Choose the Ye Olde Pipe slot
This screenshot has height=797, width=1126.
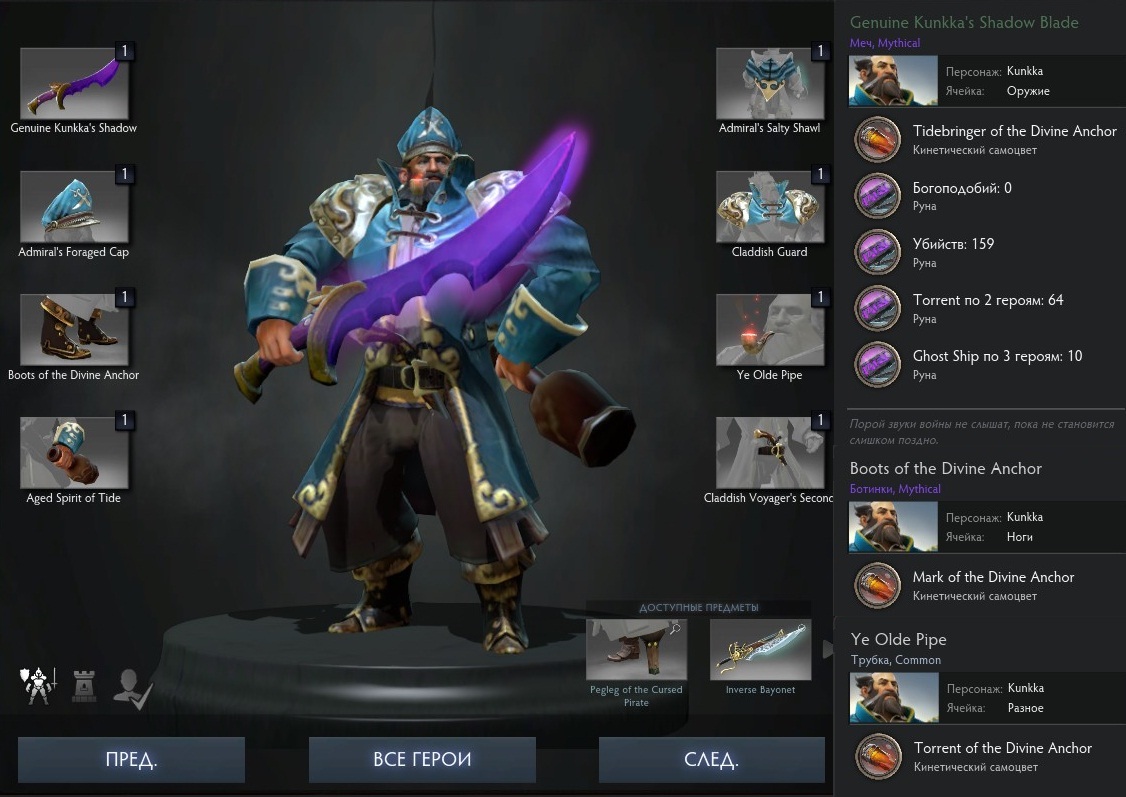coord(770,330)
